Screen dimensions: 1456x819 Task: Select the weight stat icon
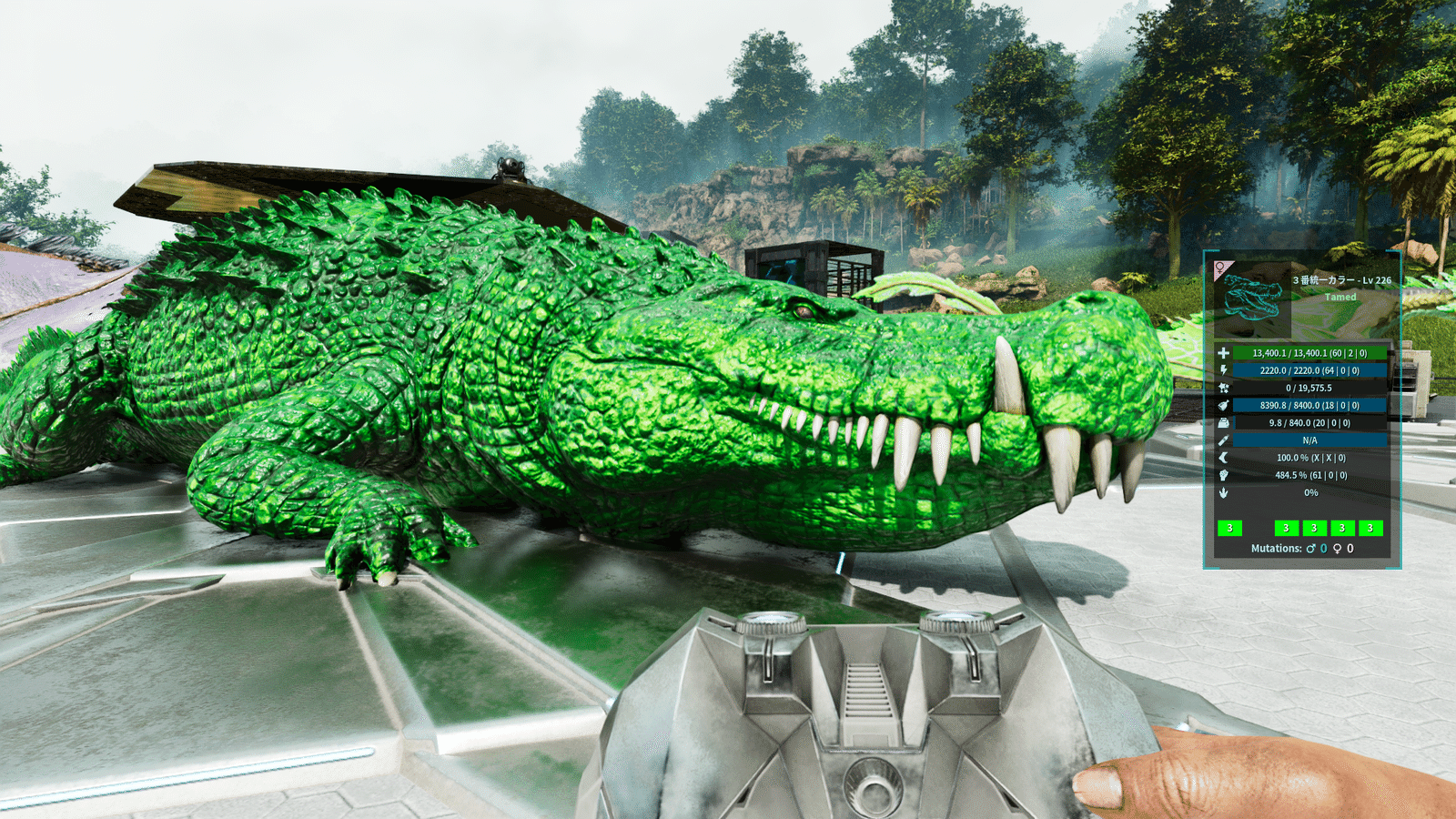(x=1223, y=423)
